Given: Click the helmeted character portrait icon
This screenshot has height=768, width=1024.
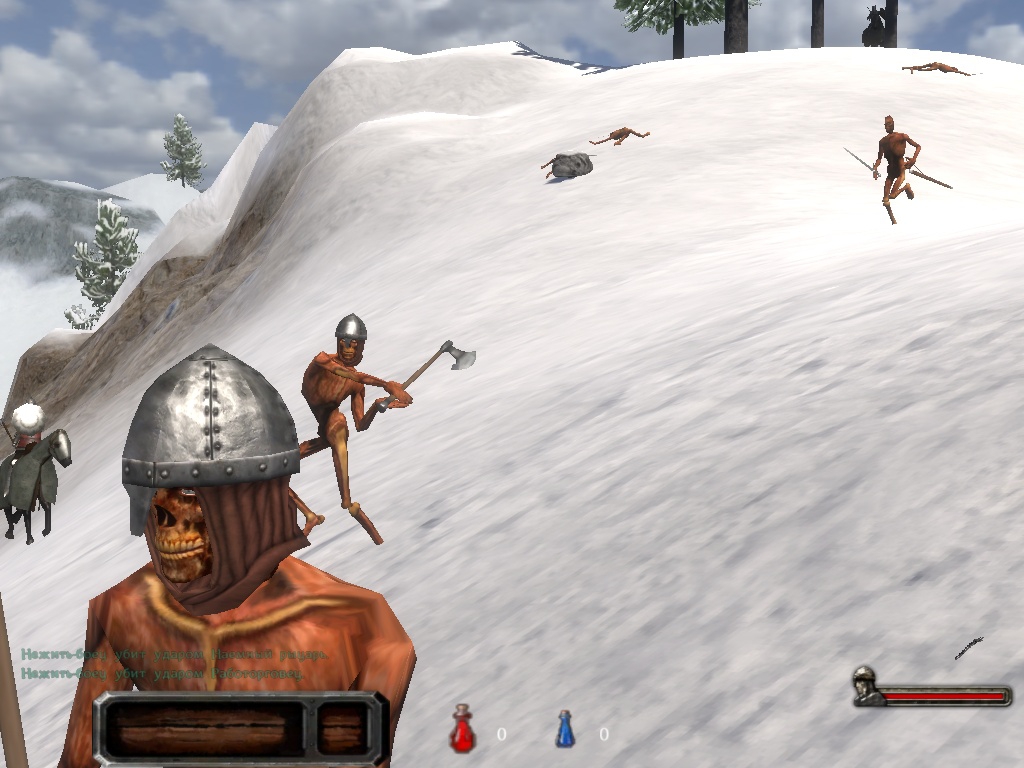Looking at the screenshot, I should 865,685.
